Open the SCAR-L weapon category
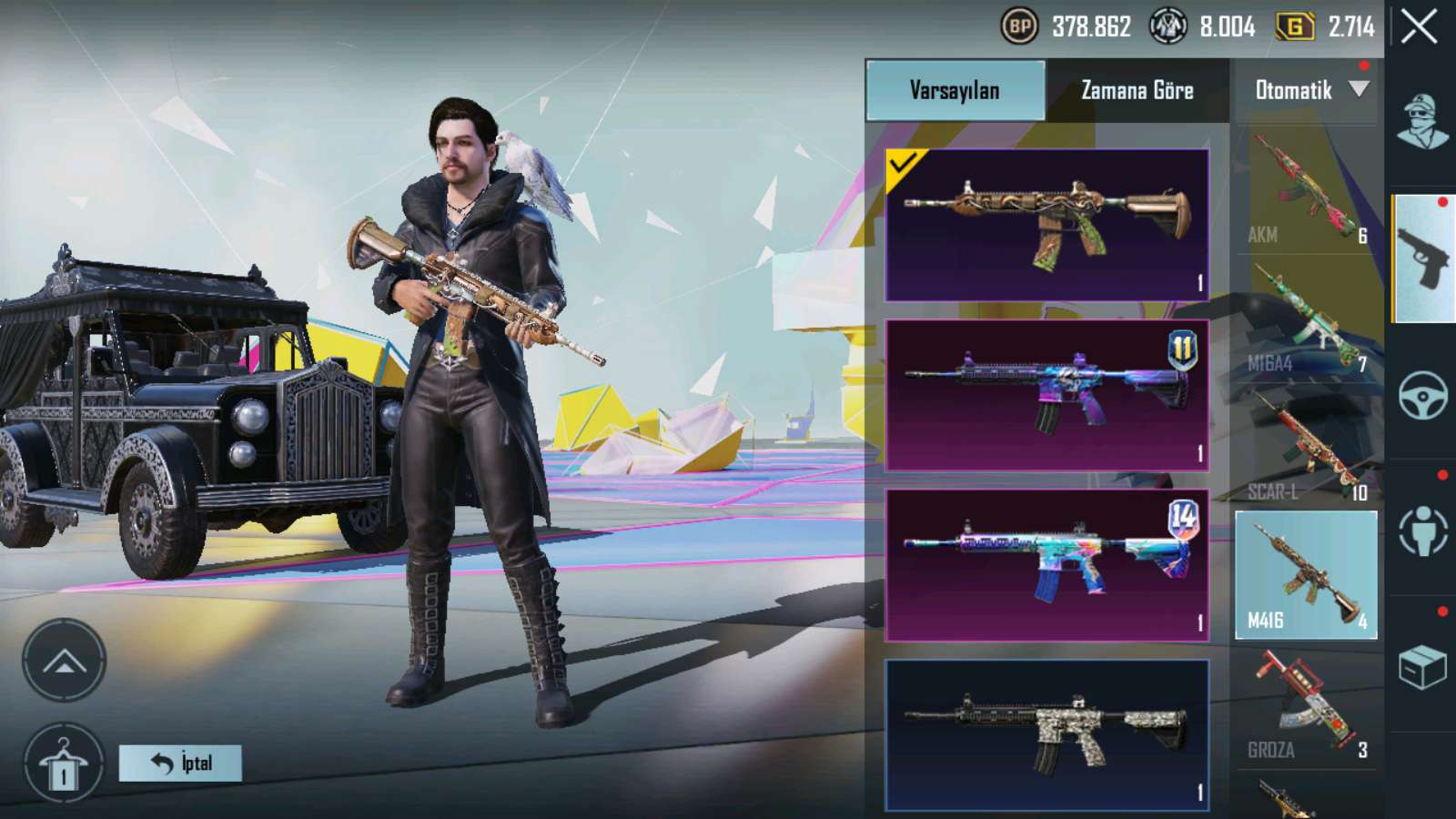 [x=1306, y=448]
